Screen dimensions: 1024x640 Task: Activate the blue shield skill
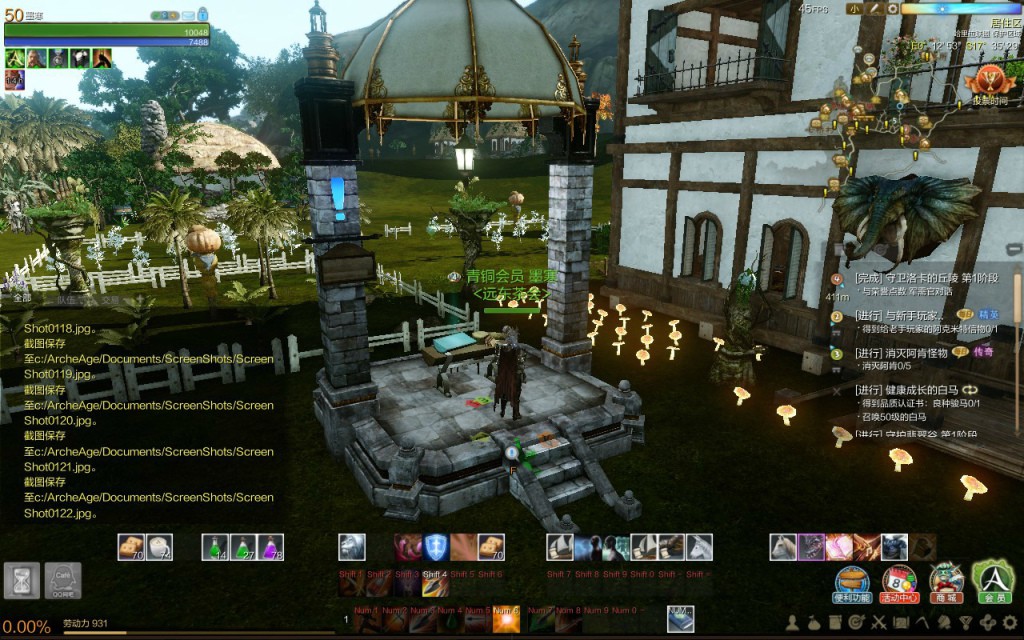pos(435,547)
